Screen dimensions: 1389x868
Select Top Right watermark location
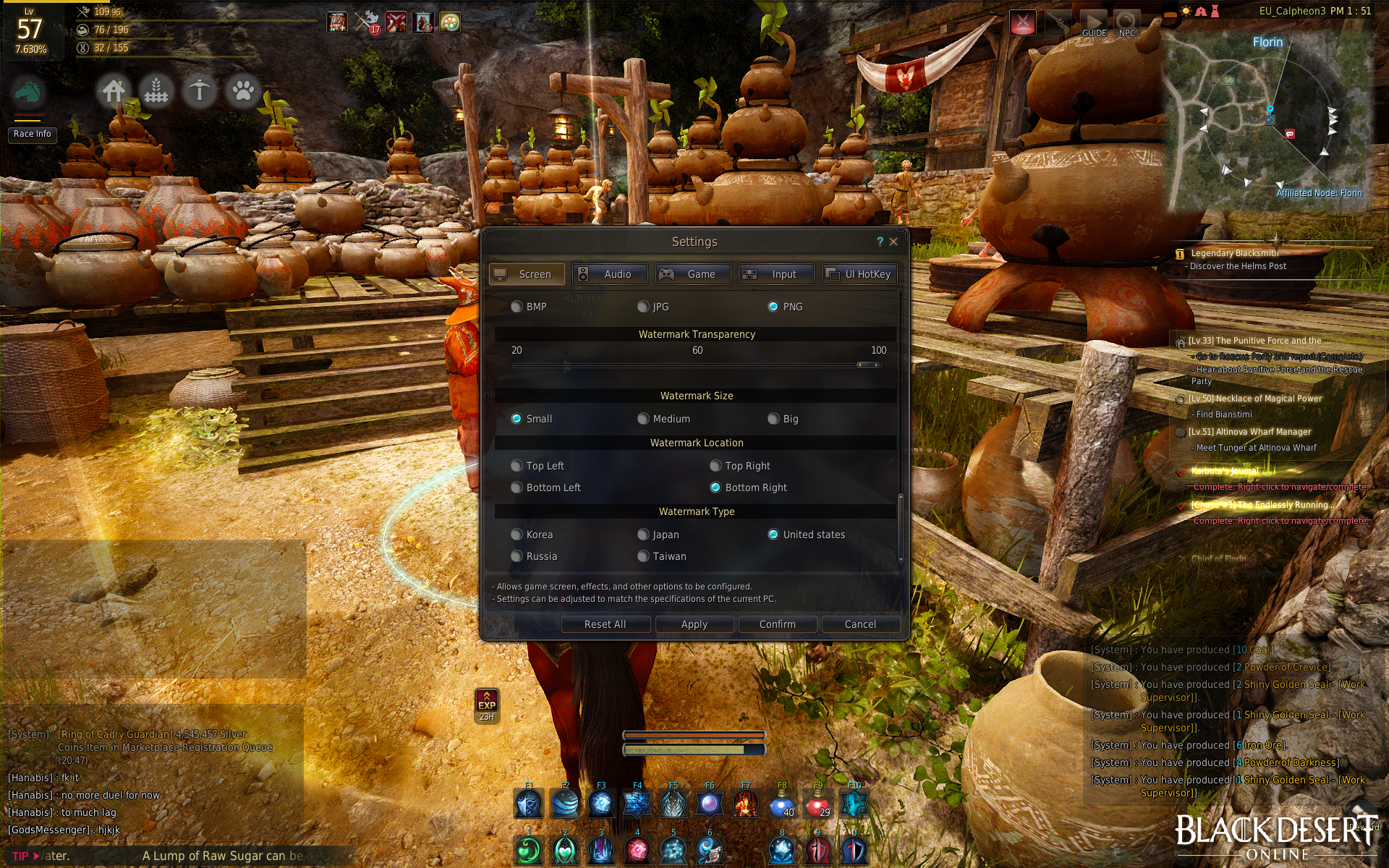[715, 466]
